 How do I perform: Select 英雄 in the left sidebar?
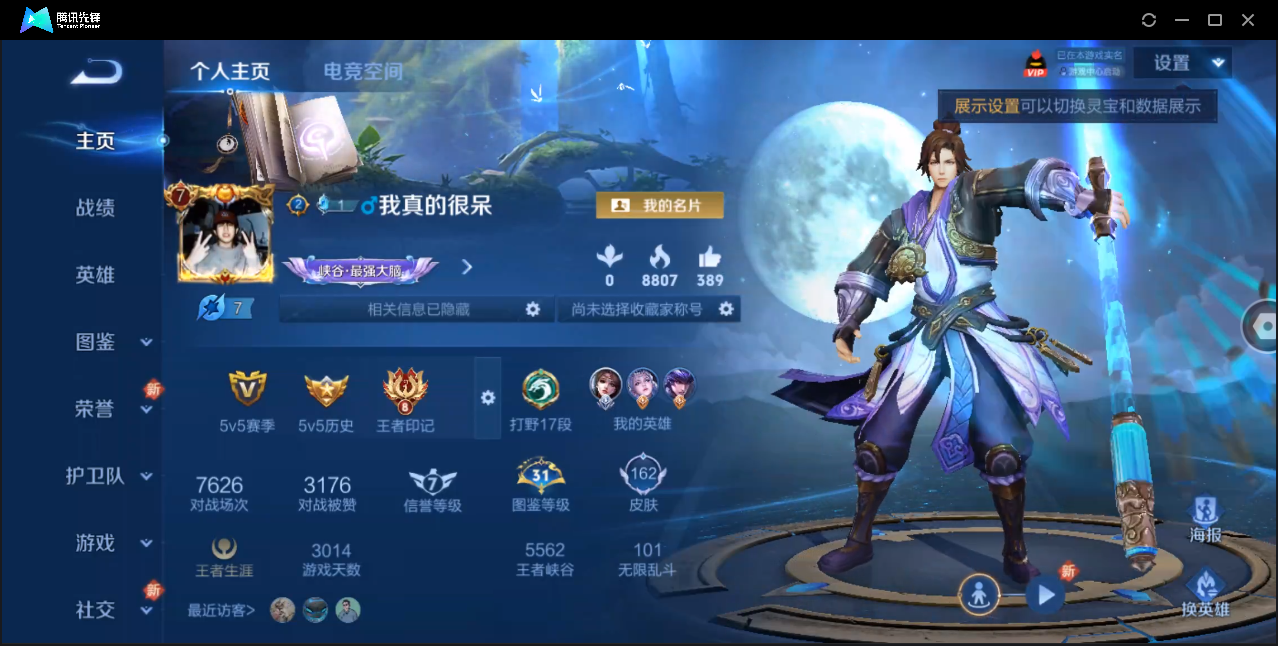tap(96, 275)
